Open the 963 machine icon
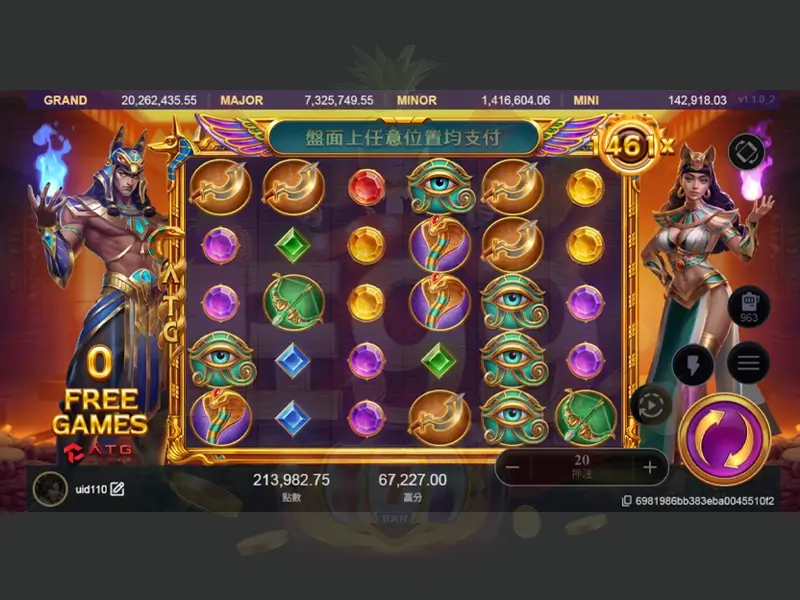This screenshot has width=800, height=600. (747, 304)
